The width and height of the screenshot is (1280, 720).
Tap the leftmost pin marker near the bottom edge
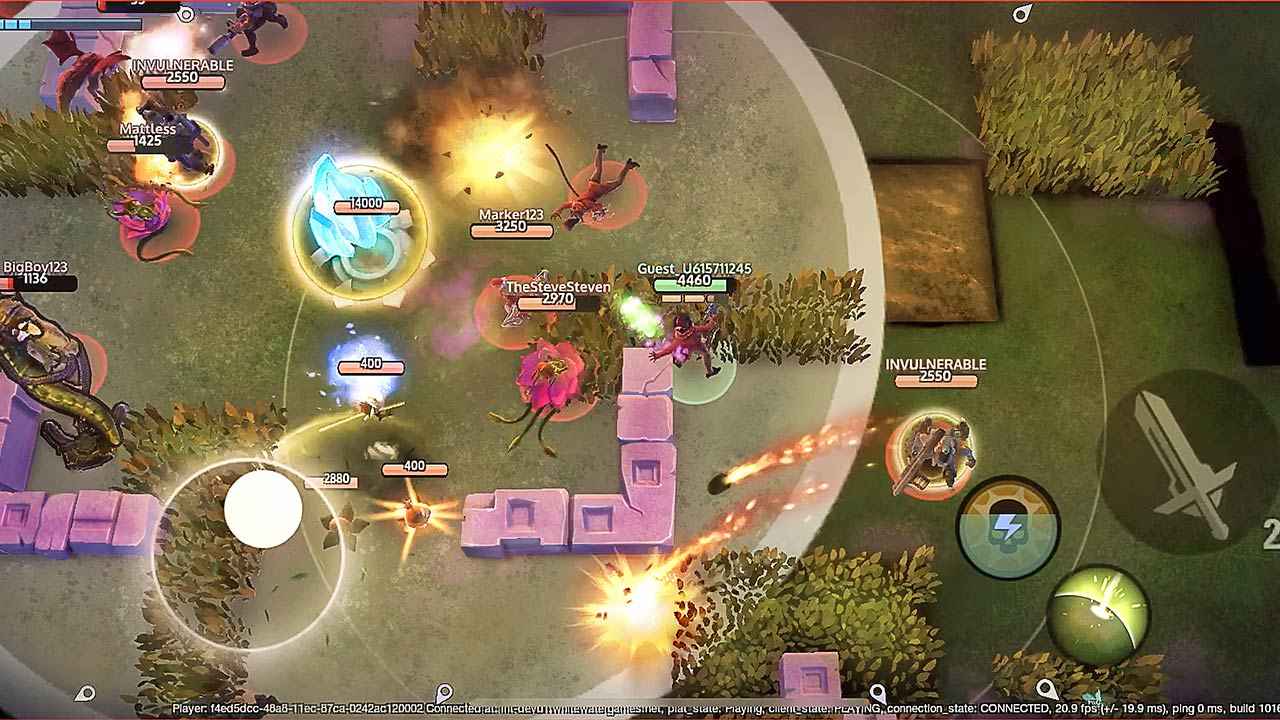(85, 692)
